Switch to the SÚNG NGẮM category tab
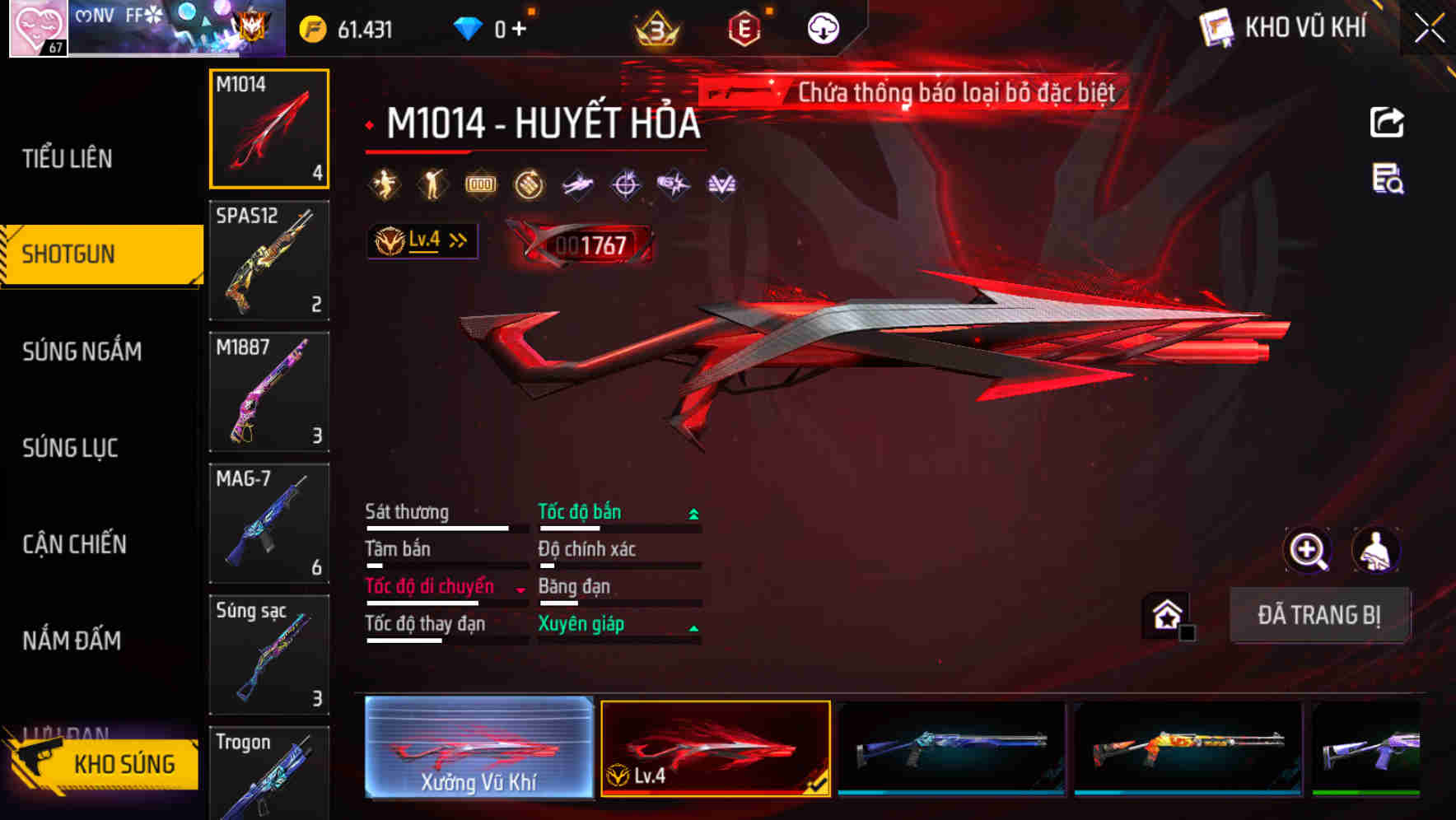 [x=82, y=352]
